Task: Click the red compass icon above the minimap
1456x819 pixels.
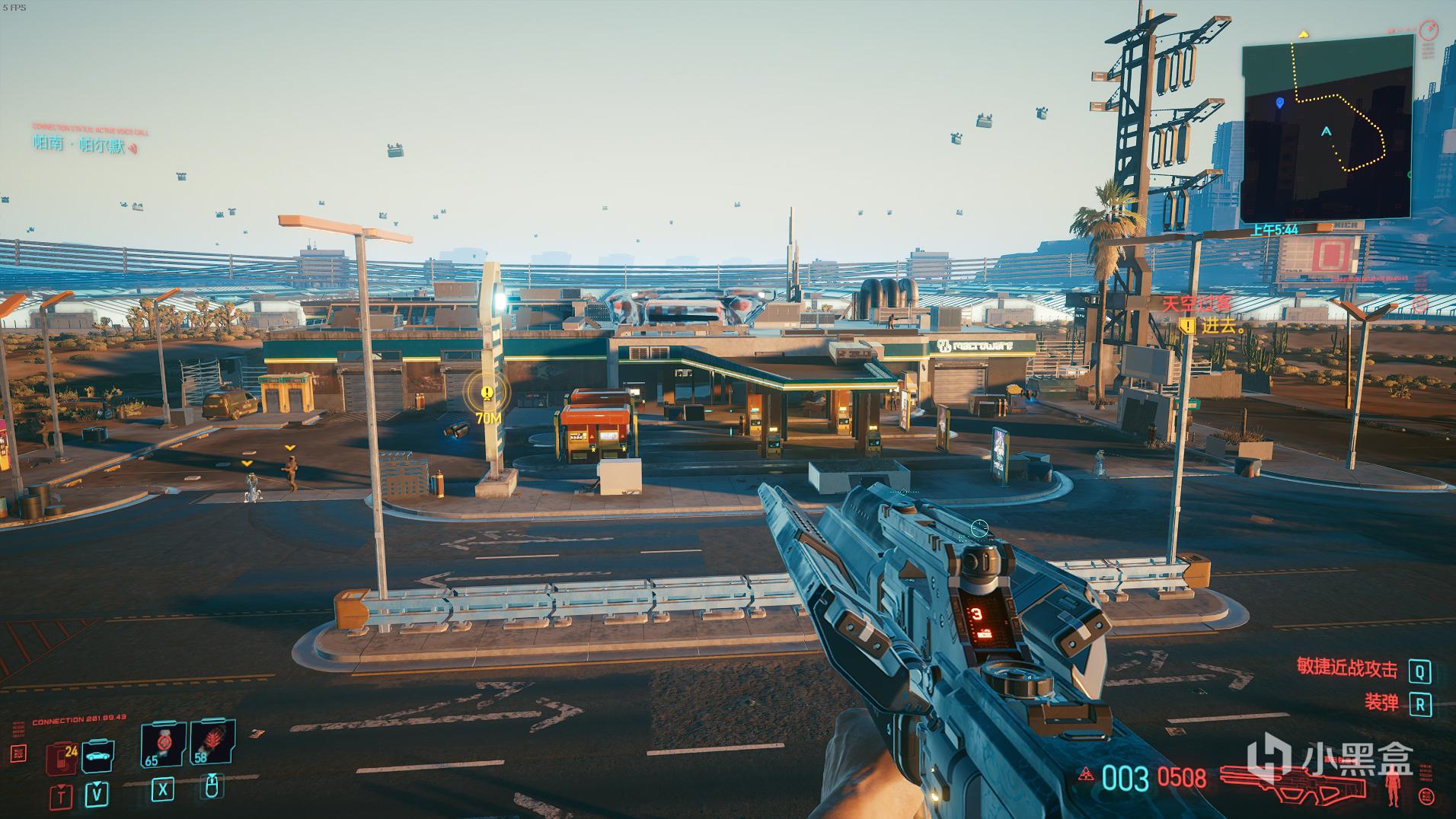Action: click(x=1429, y=30)
